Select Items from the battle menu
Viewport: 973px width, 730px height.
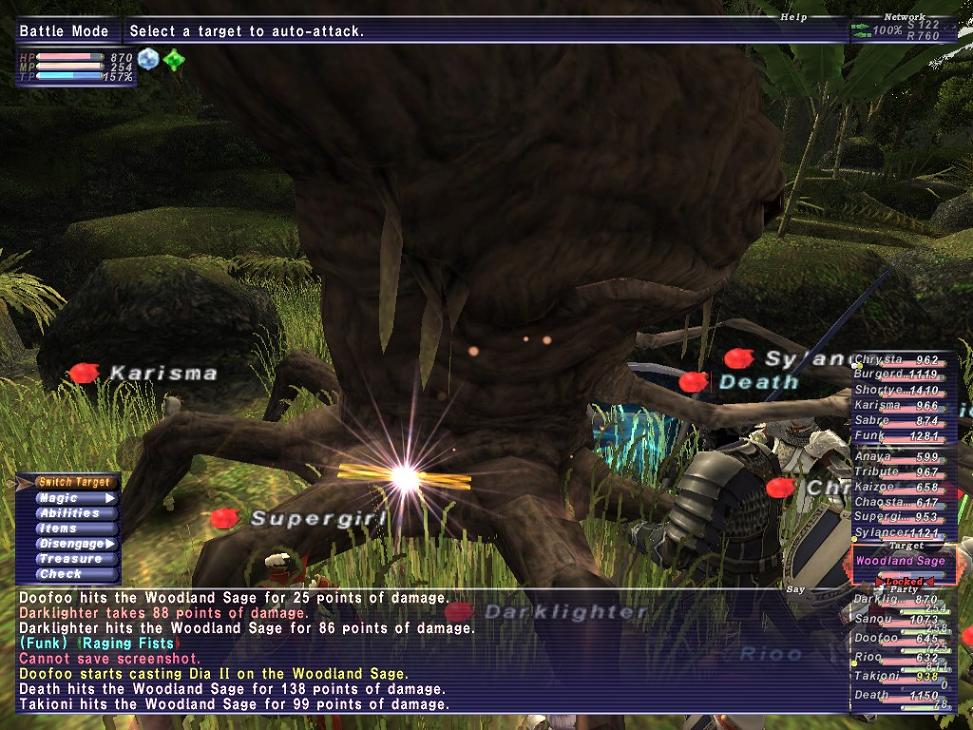[58, 528]
